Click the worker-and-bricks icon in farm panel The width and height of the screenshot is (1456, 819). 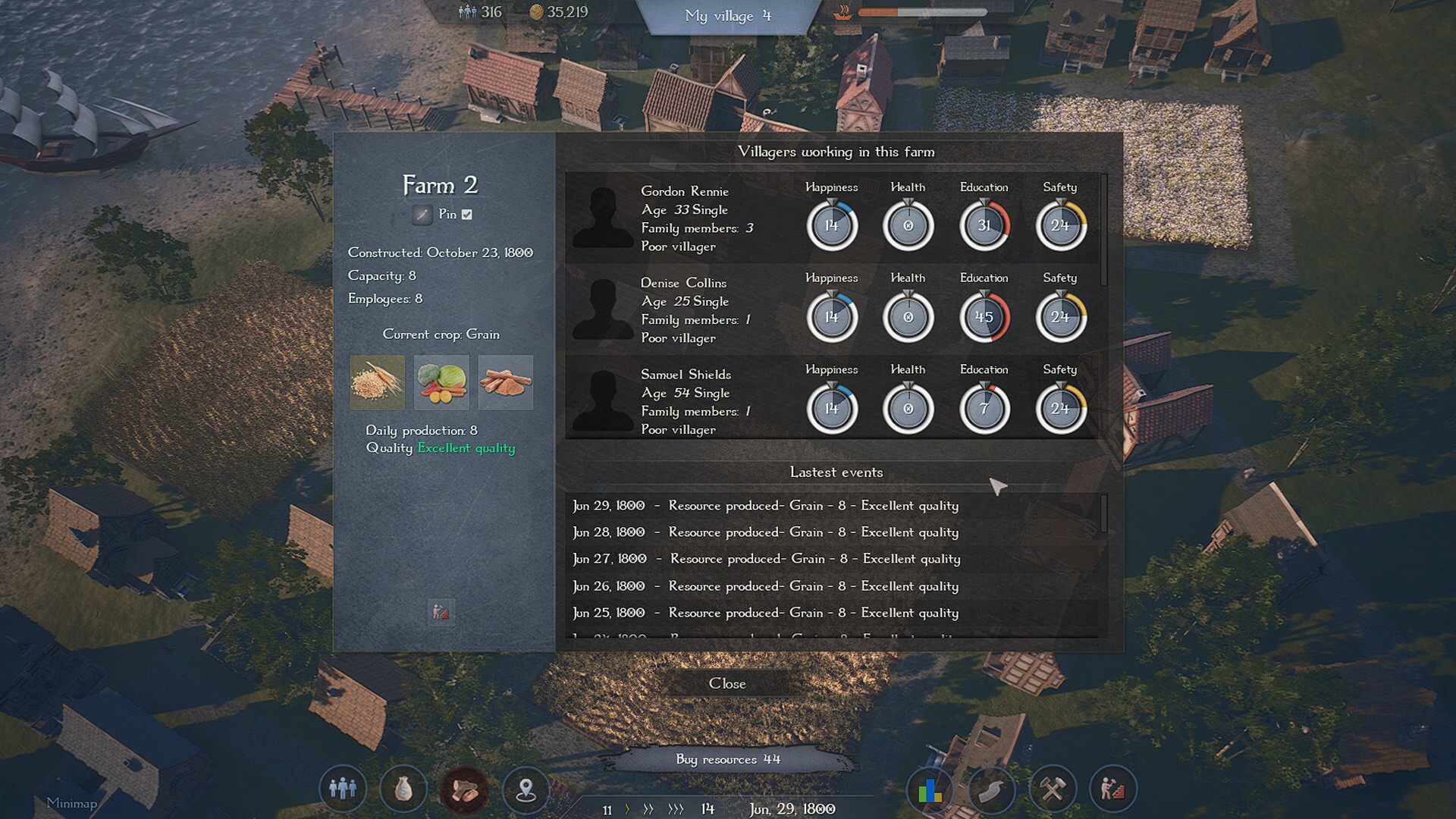point(441,611)
